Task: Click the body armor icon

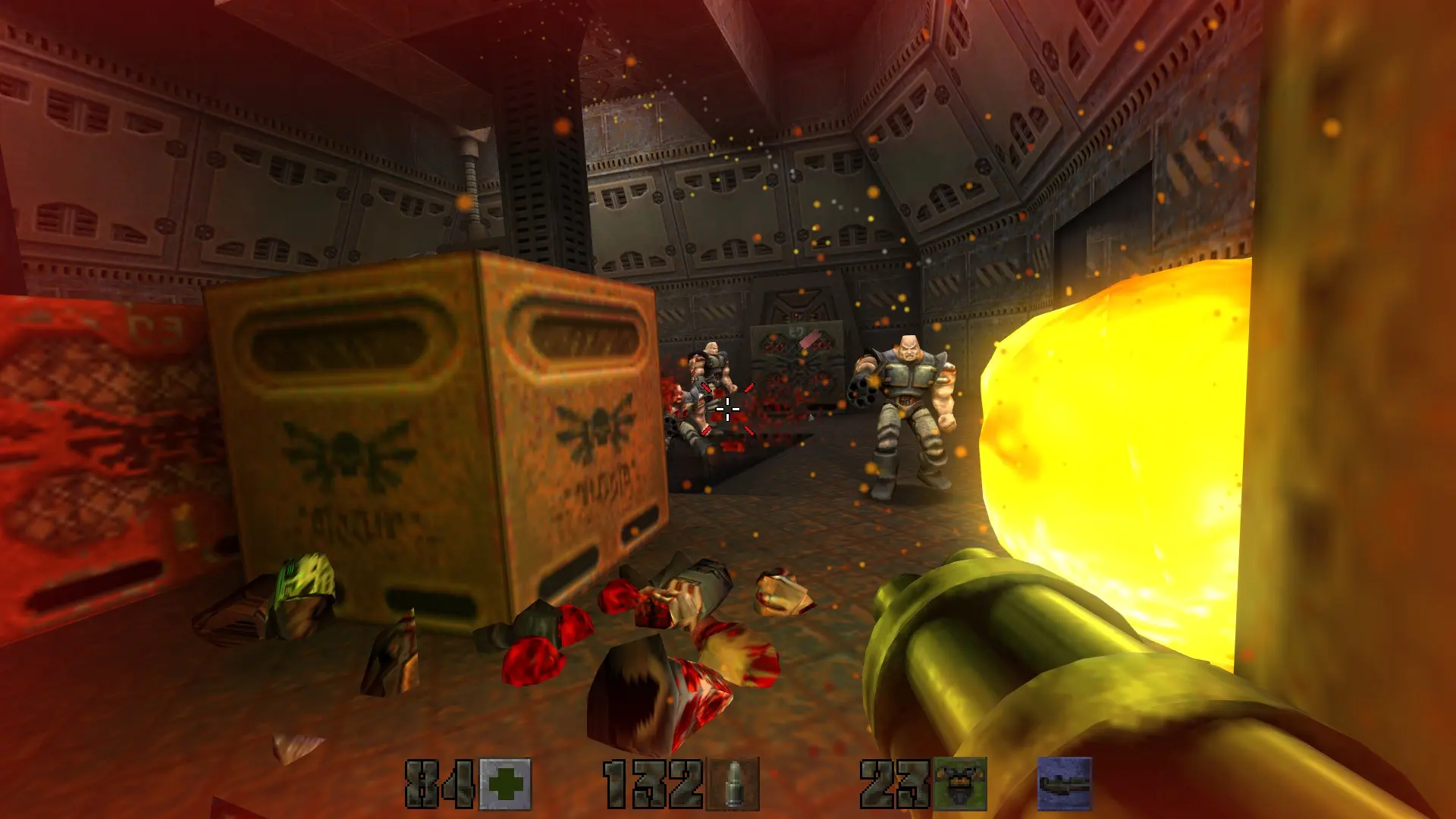Action: coord(960,784)
